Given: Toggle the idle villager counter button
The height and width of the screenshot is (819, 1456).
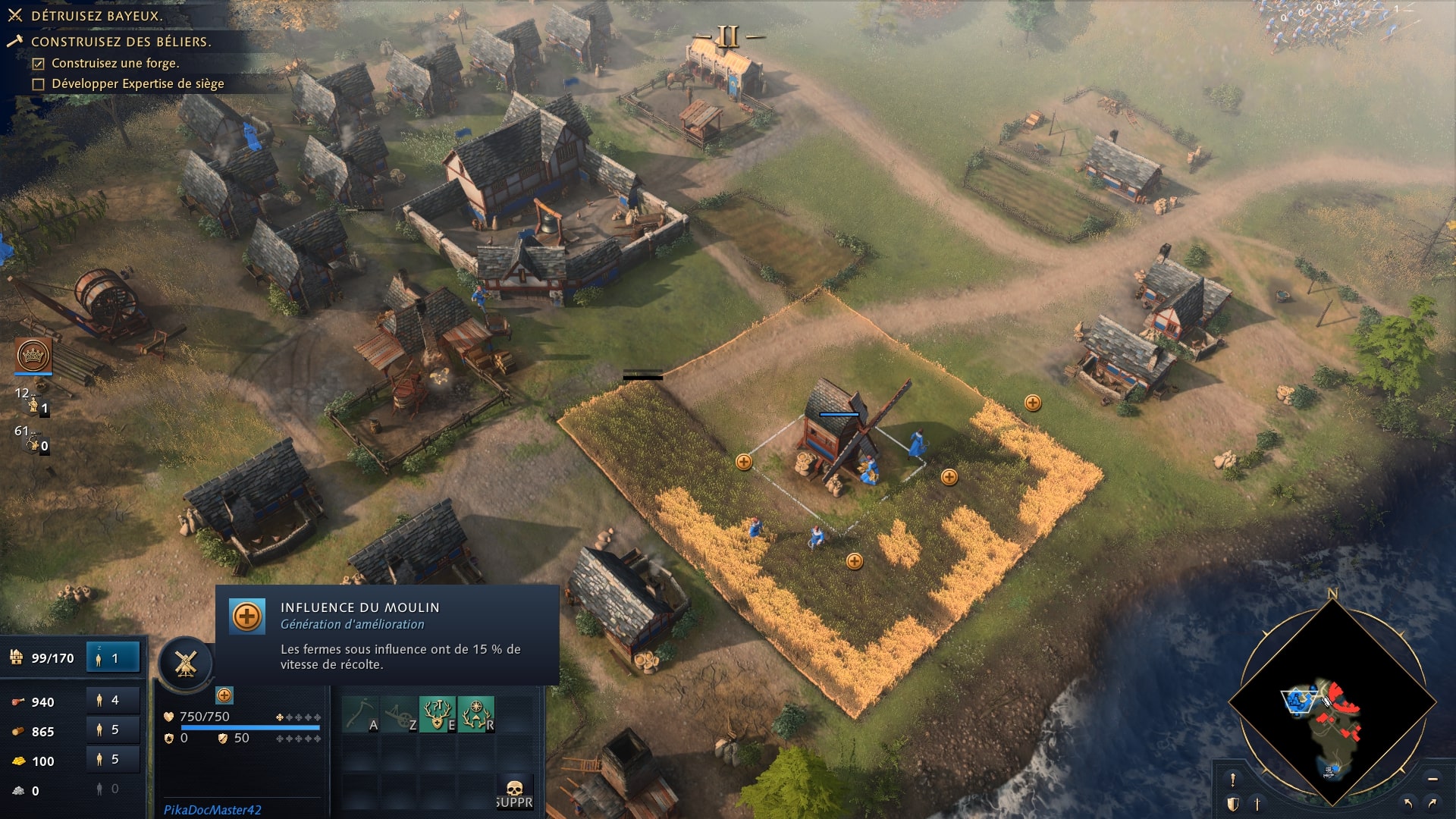Looking at the screenshot, I should pos(112,657).
